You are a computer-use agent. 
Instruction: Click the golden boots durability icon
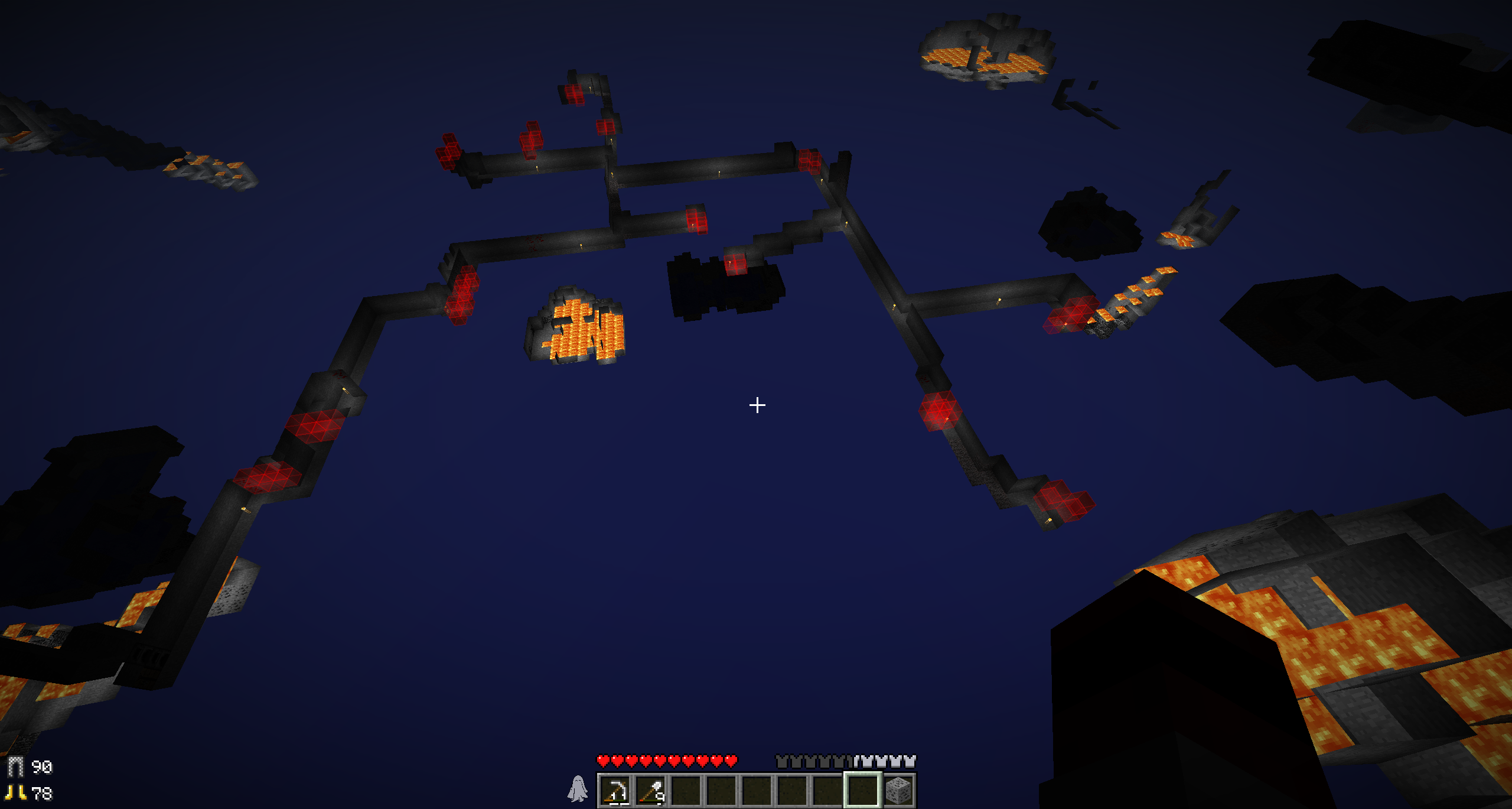pos(15,792)
